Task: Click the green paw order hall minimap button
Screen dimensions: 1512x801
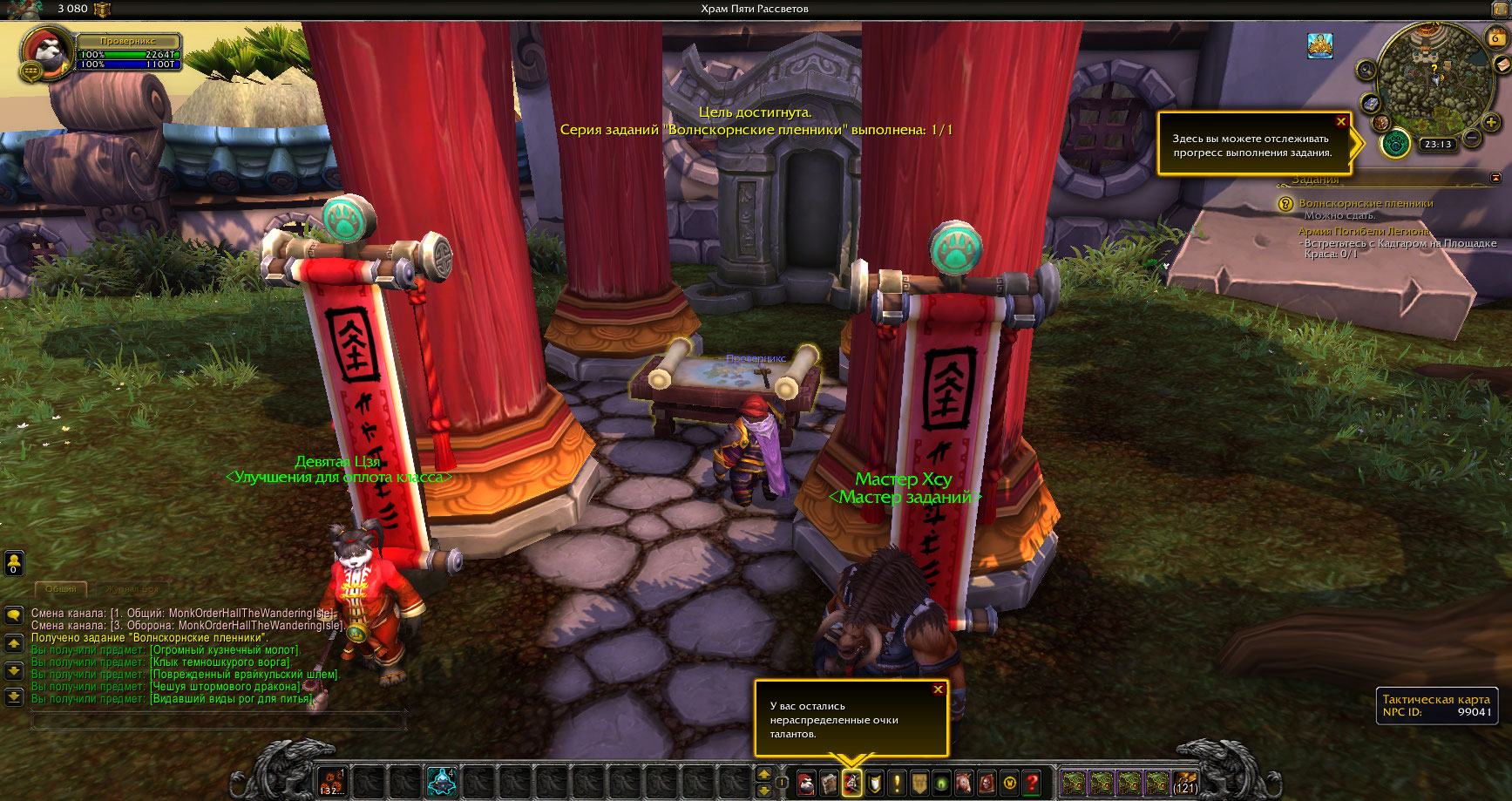Action: (x=1395, y=143)
